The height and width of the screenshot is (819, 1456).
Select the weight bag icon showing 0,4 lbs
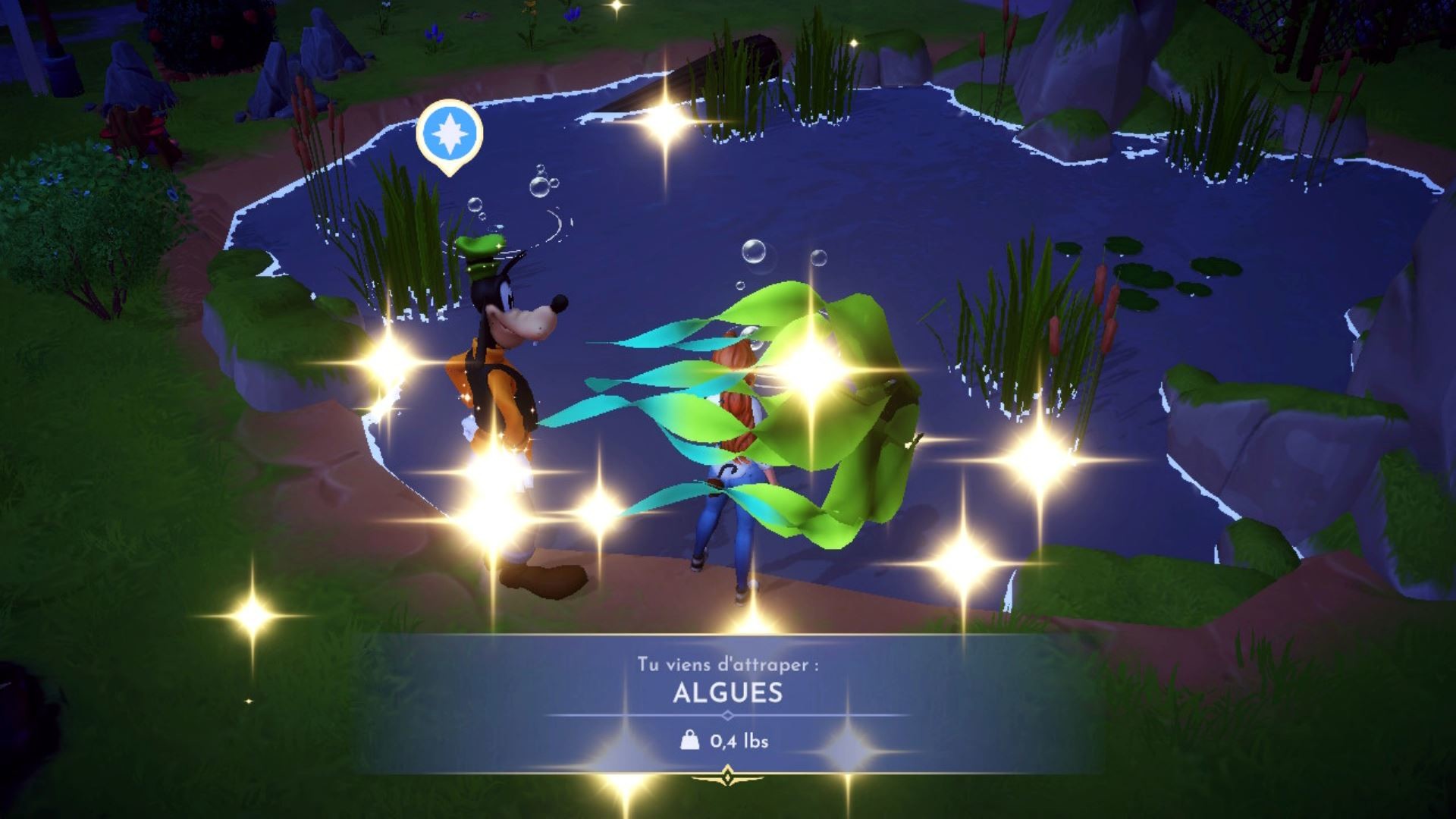689,741
